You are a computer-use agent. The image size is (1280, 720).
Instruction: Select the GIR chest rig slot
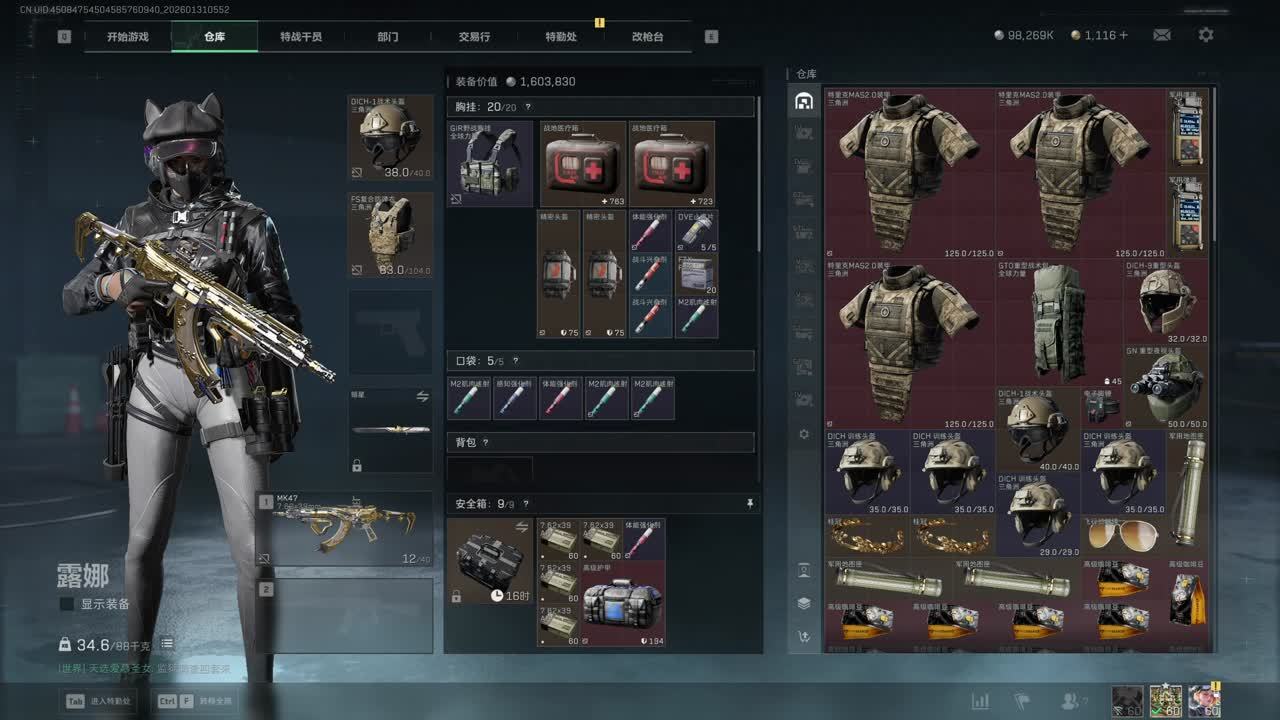click(489, 164)
